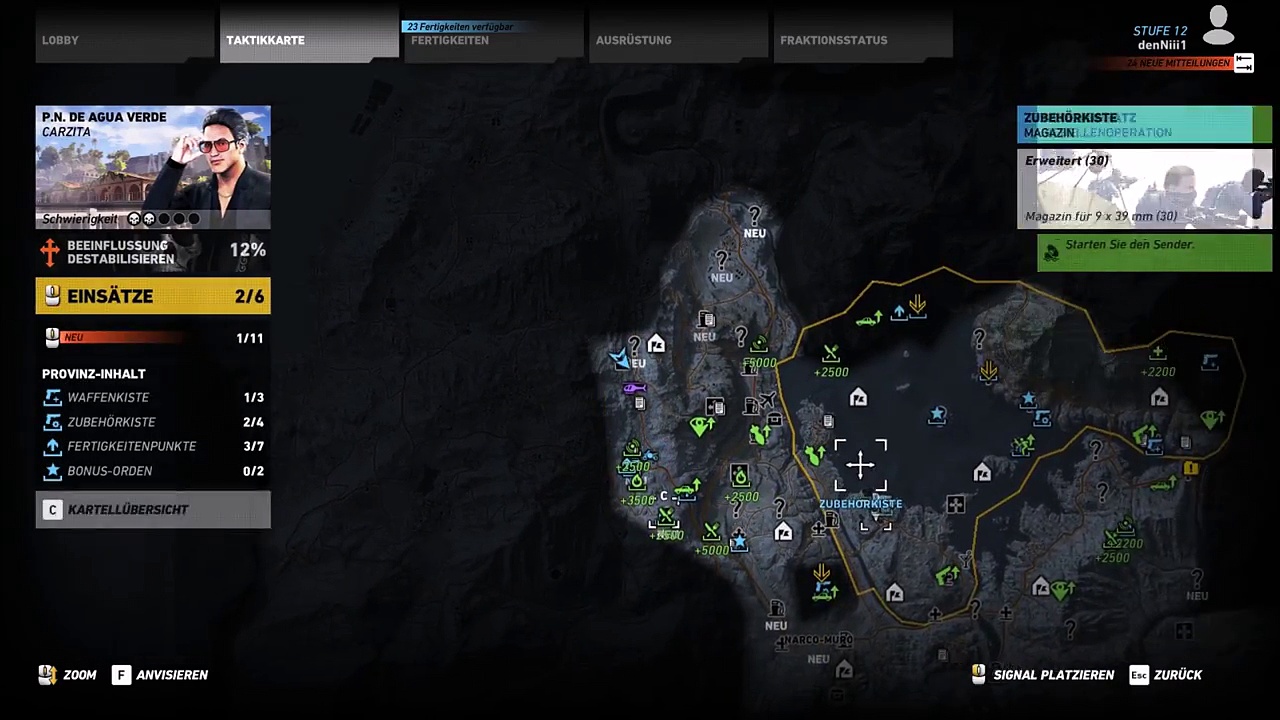Open the Fertigkeiten tab
1280x720 pixels.
click(x=493, y=39)
